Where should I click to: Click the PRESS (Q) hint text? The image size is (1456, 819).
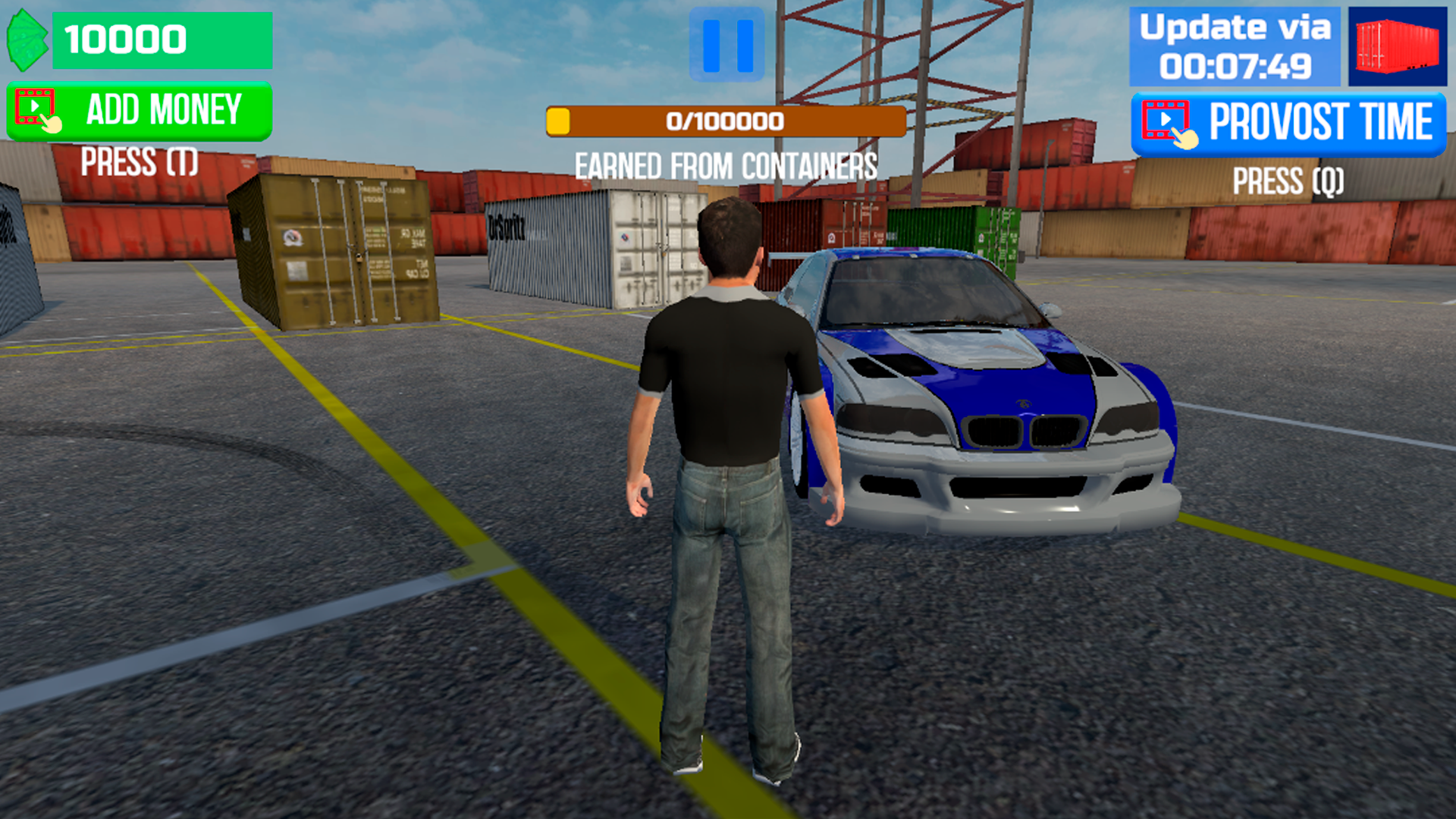point(1288,182)
